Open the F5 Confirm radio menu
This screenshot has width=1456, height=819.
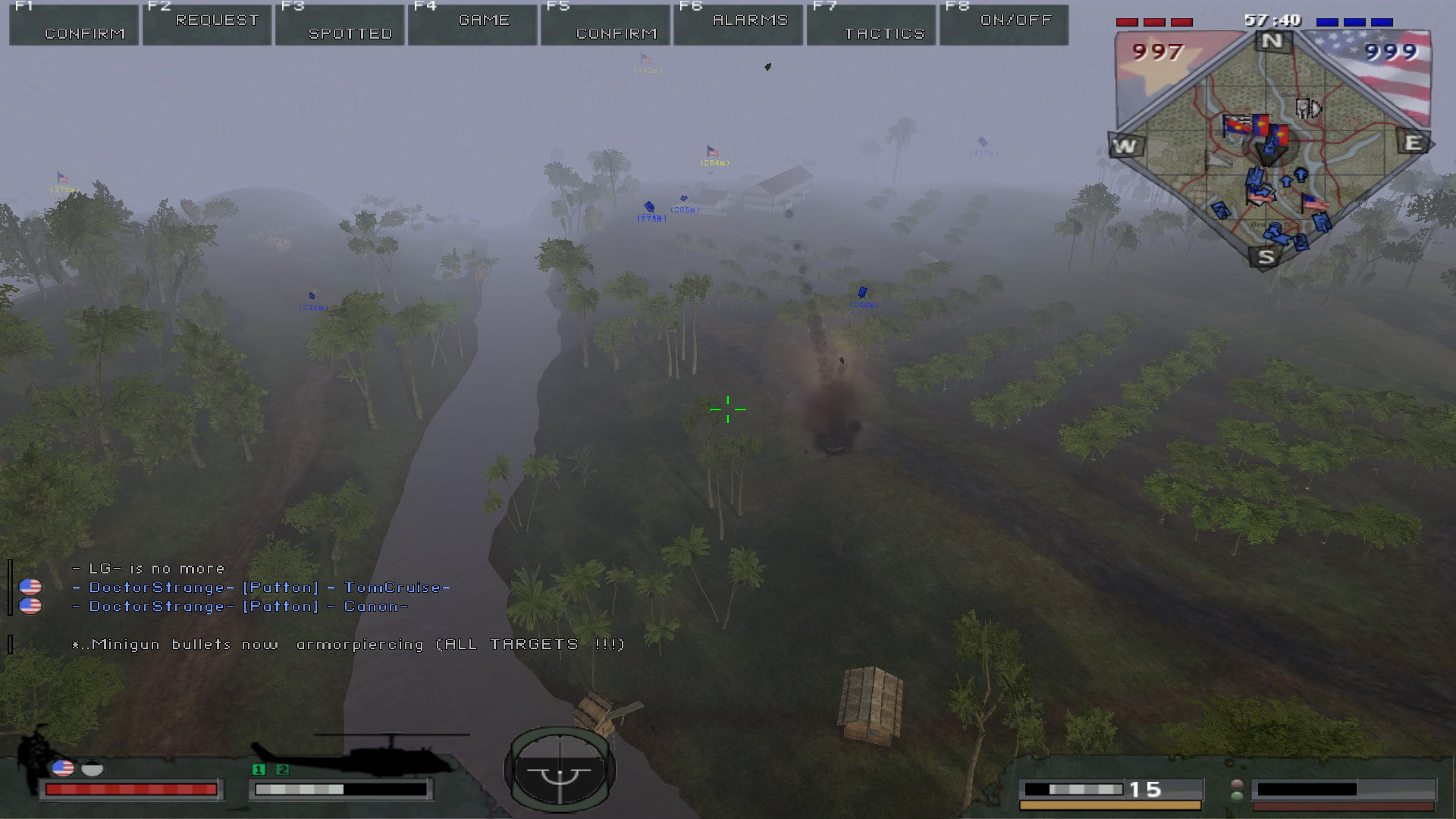coord(606,25)
